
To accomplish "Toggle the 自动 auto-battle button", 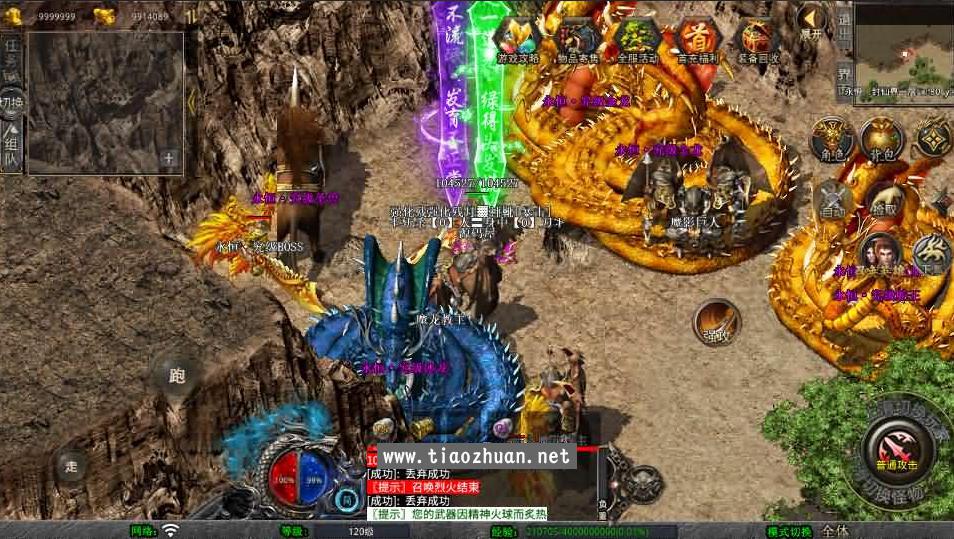I will click(x=831, y=200).
